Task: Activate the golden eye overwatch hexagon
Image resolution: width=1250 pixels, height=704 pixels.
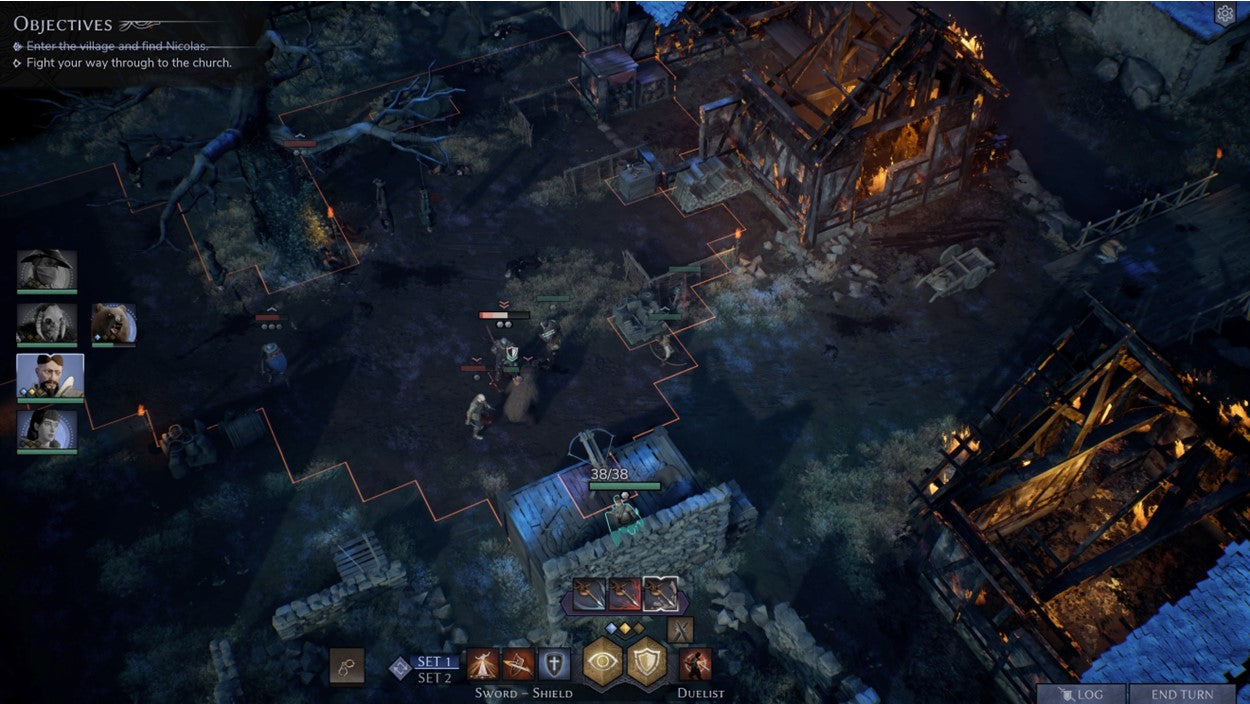Action: point(604,662)
